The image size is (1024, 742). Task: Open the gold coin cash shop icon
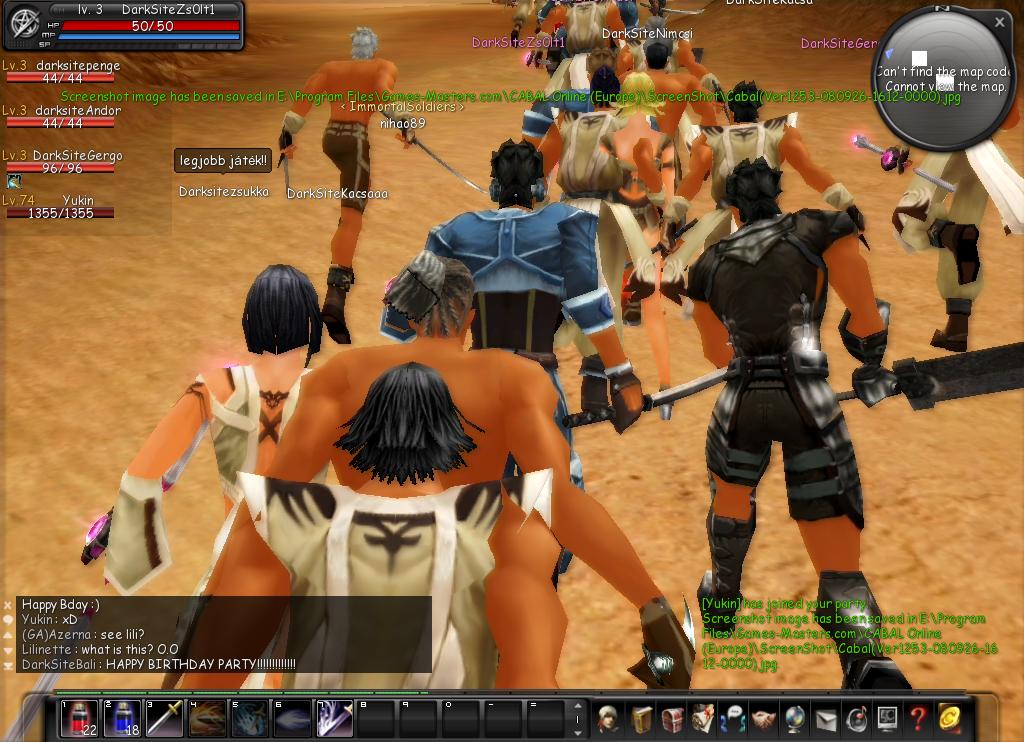pos(948,718)
